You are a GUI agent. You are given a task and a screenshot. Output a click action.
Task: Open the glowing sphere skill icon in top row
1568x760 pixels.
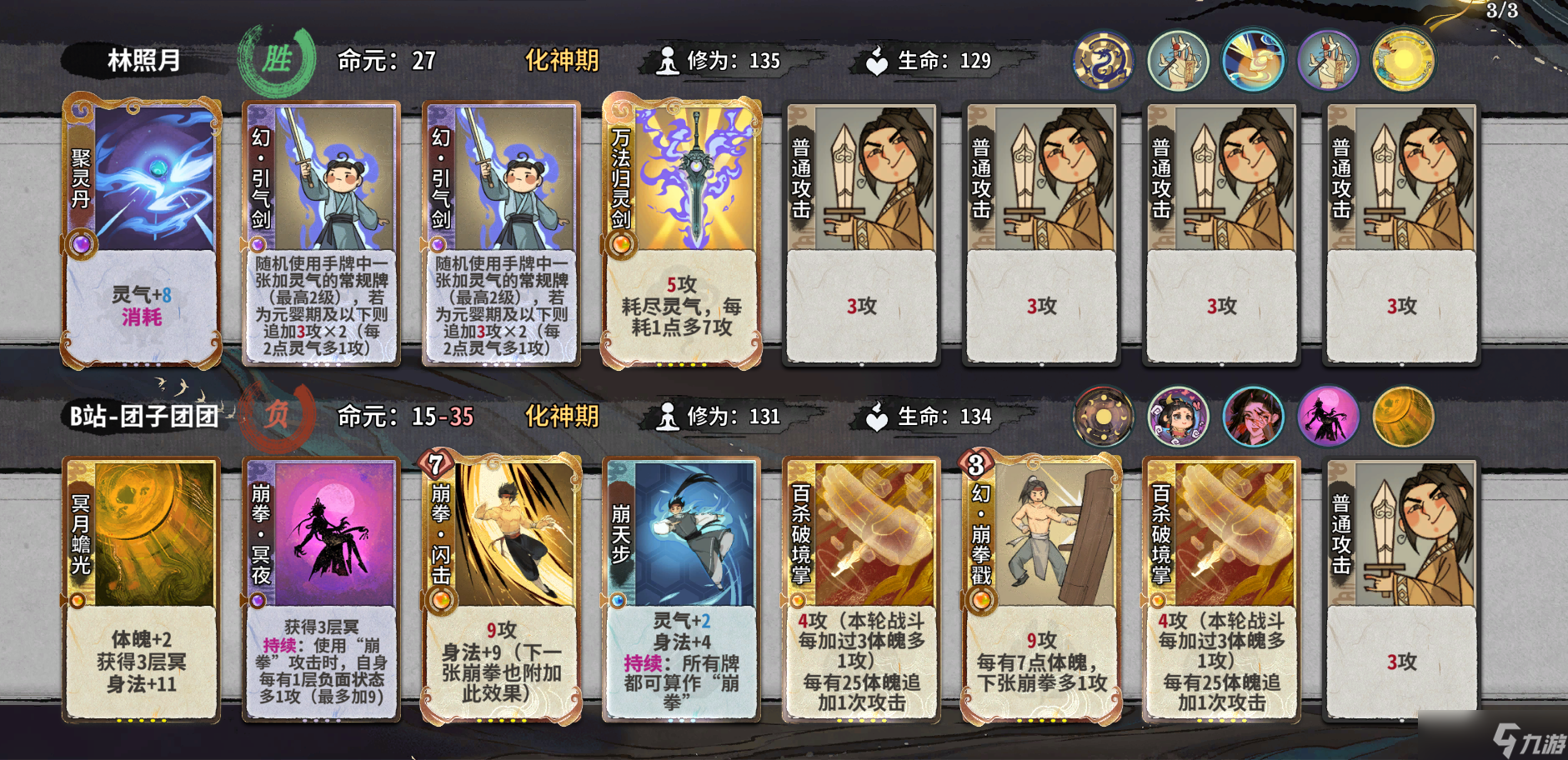tap(1253, 59)
